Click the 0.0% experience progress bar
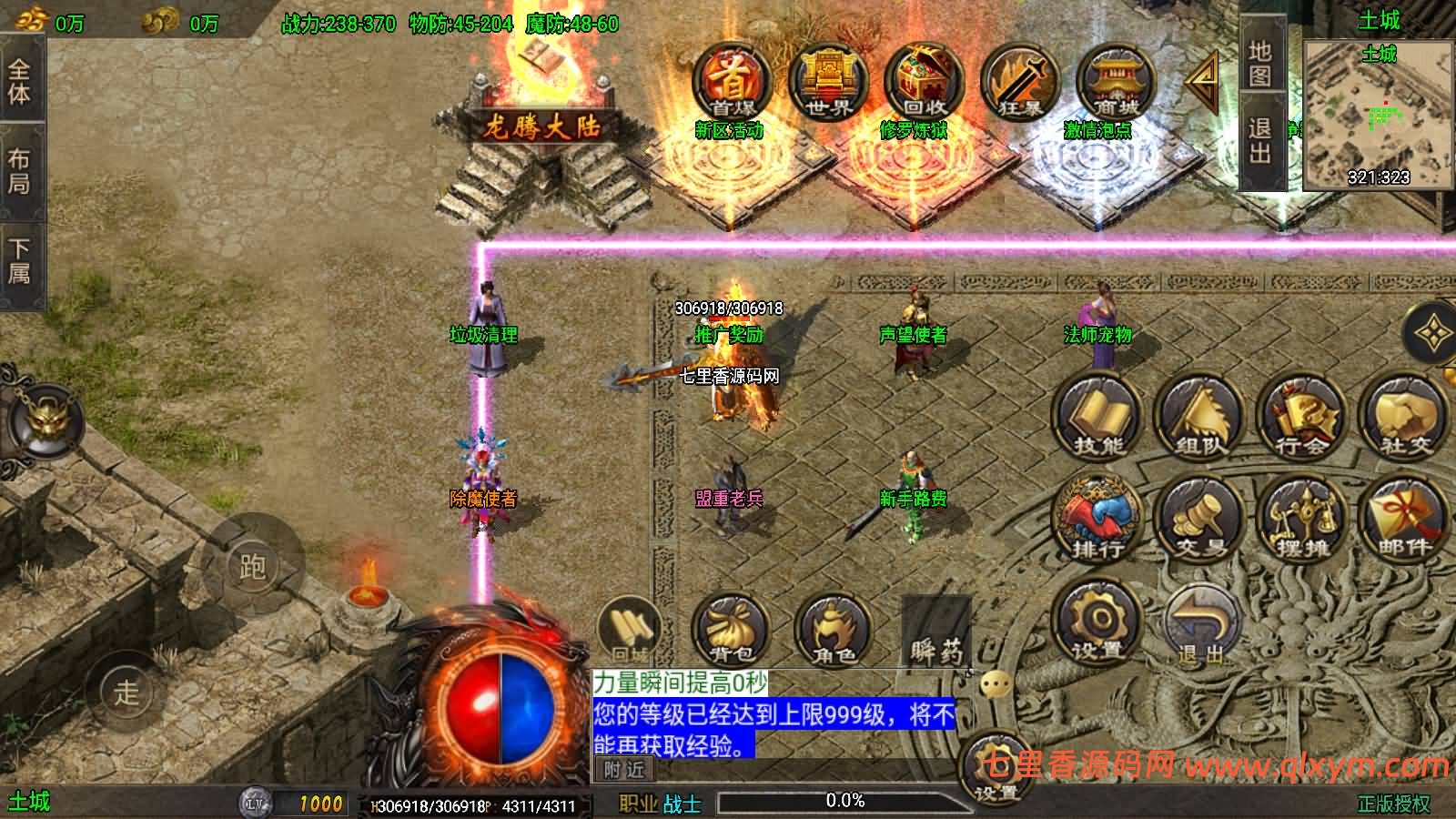Viewport: 1456px width, 819px height. click(846, 802)
